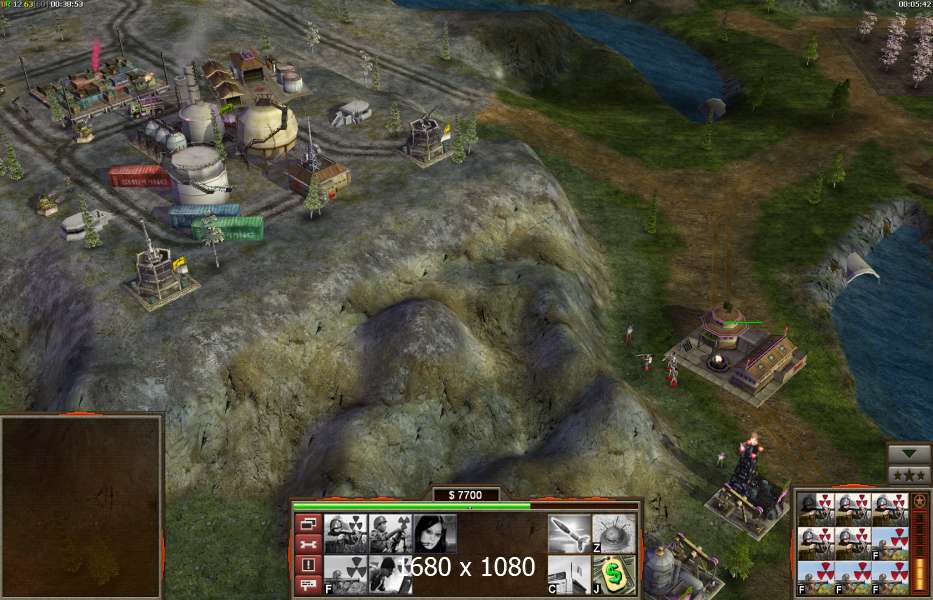Screen dimensions: 933x600
Task: Select the dark-haired woman hero portrait
Action: [x=435, y=533]
